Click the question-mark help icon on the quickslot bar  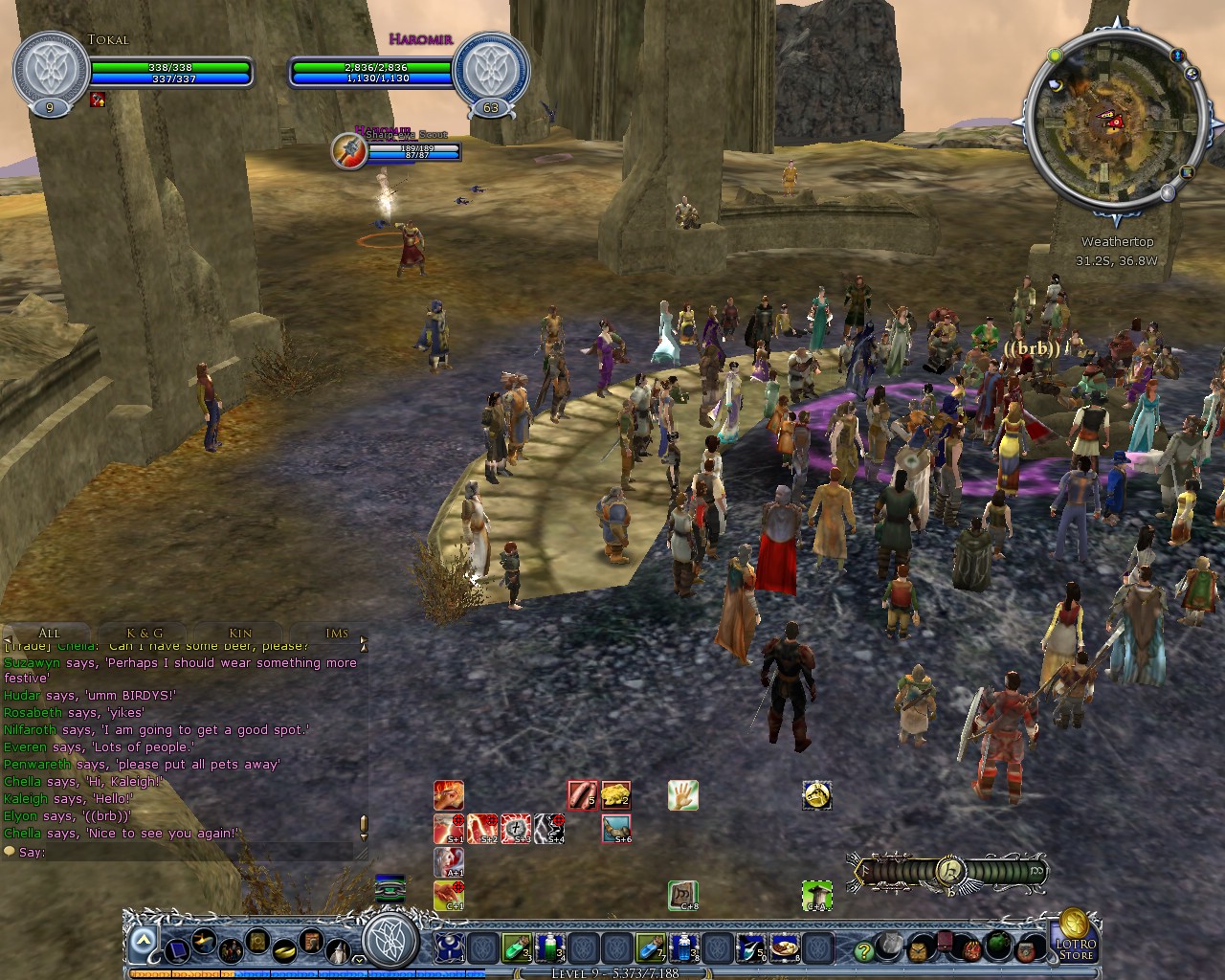[864, 950]
